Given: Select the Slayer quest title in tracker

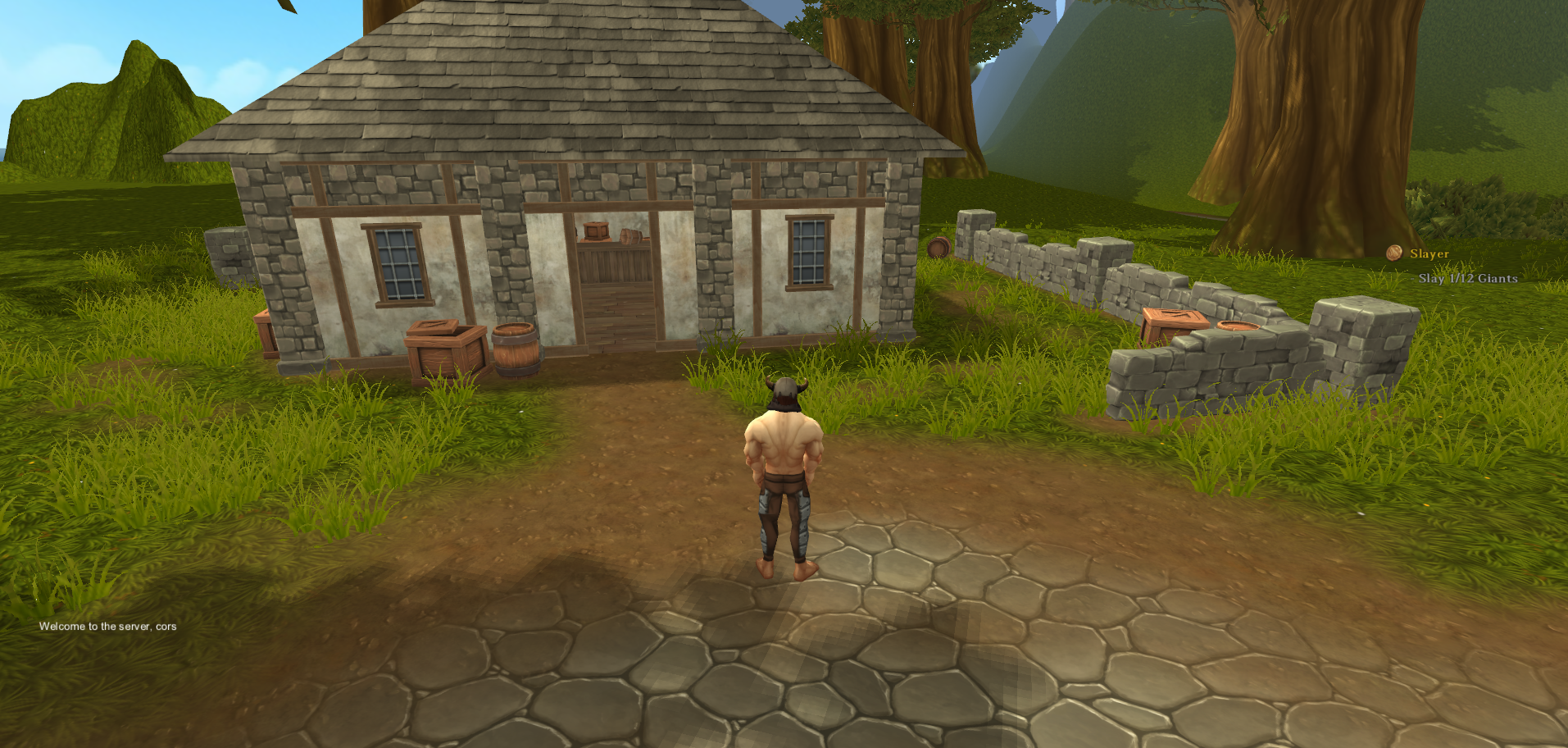Looking at the screenshot, I should tap(1429, 254).
